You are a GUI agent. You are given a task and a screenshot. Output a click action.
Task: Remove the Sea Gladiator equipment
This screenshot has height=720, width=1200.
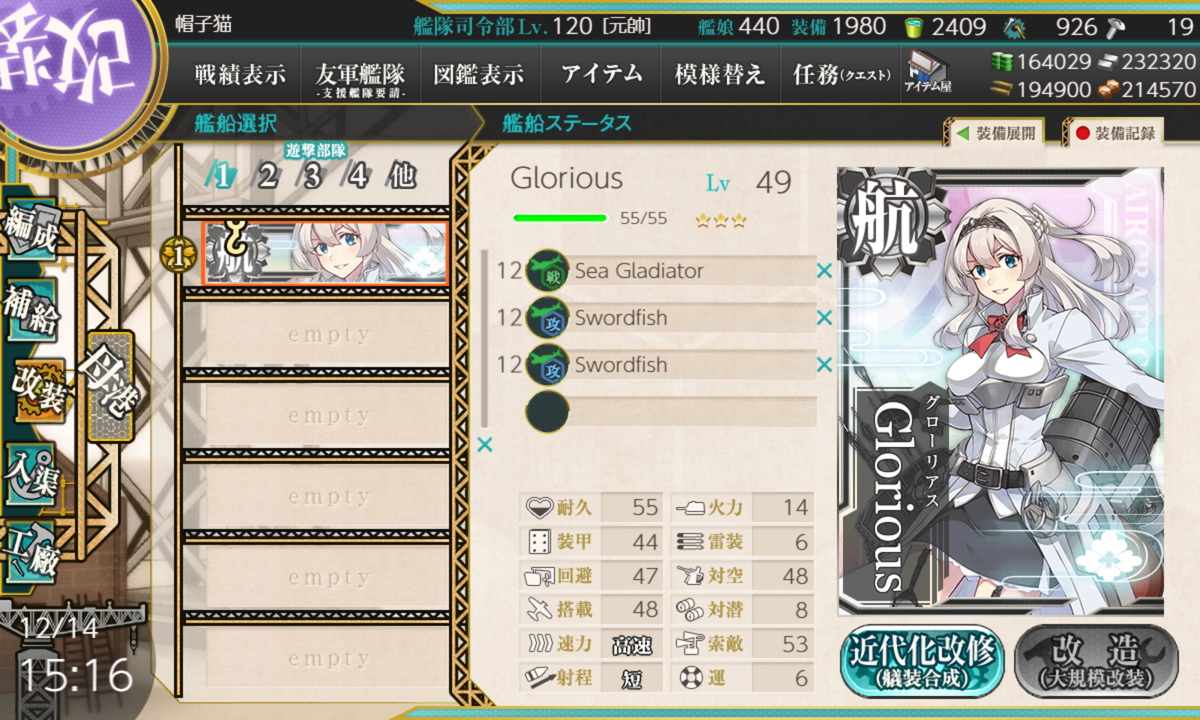click(824, 271)
